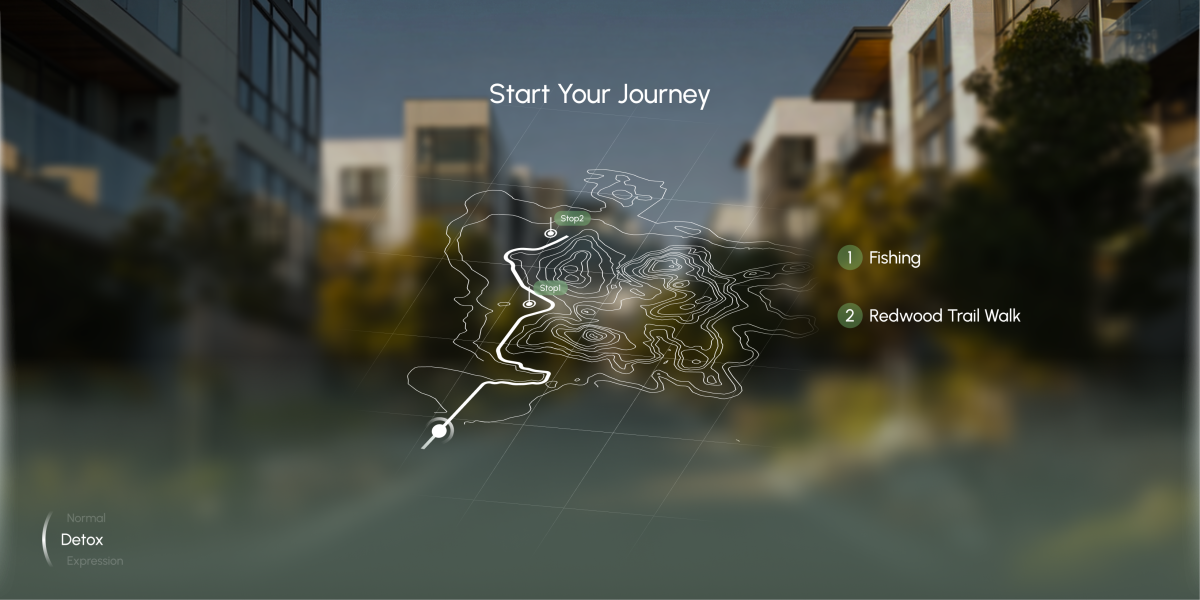Viewport: 1200px width, 600px height.
Task: Select the Stop1 map marker
Action: (529, 303)
